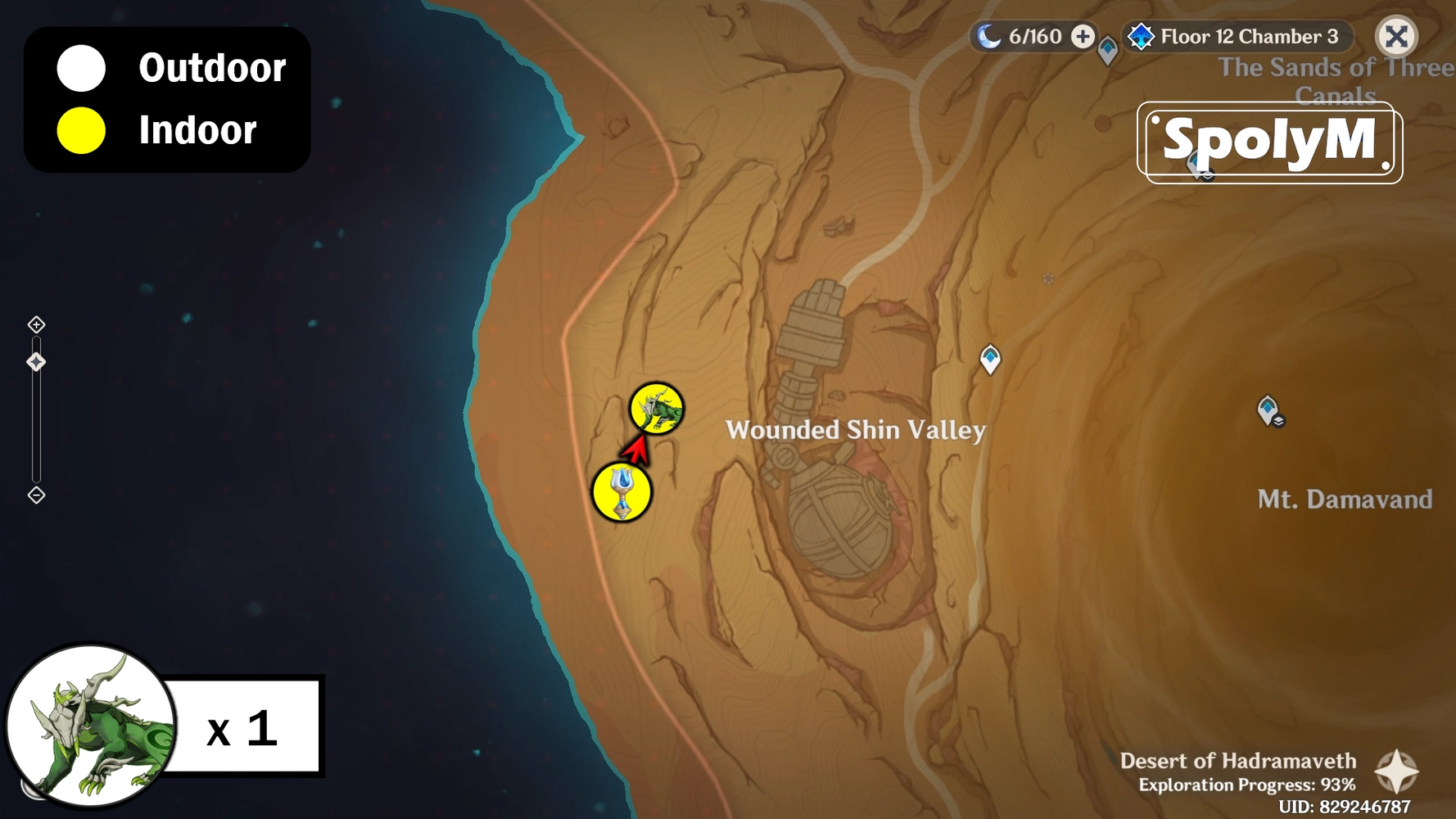Viewport: 1456px width, 819px height.
Task: Click the diamond marker below the zoom slider
Action: (x=36, y=494)
